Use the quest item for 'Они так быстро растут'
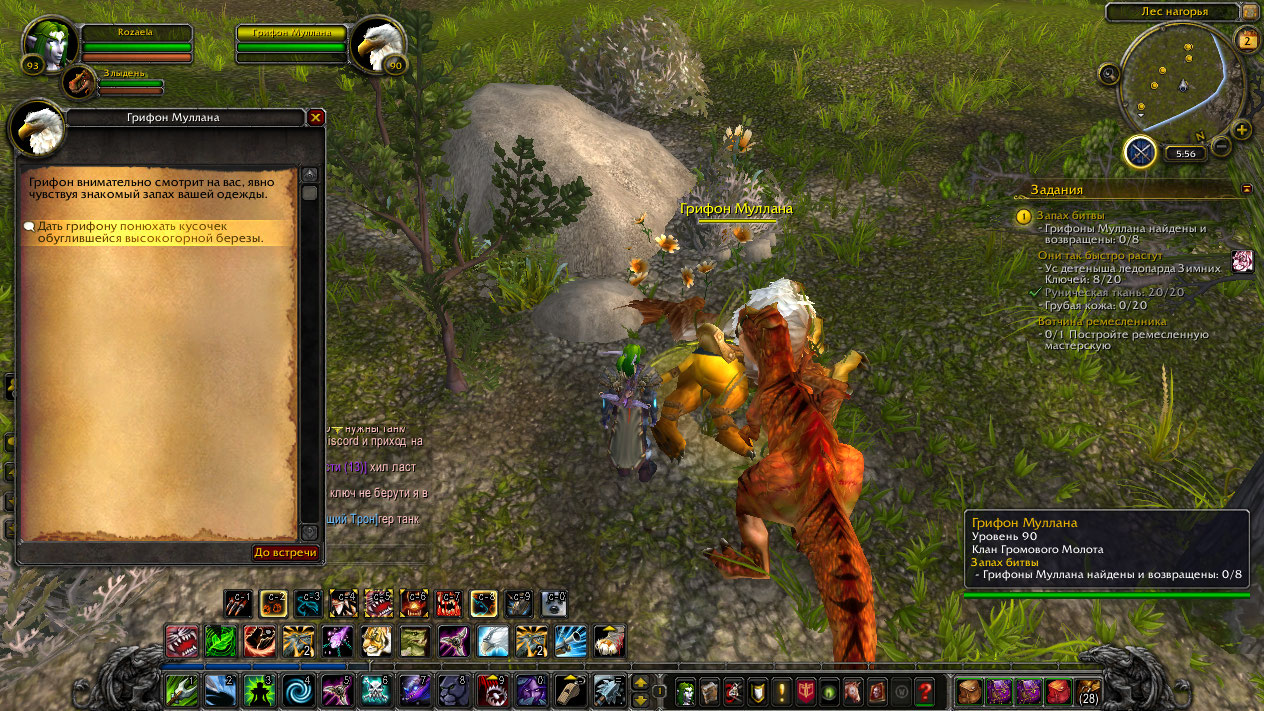Screen dimensions: 1264x711 pos(1243,262)
